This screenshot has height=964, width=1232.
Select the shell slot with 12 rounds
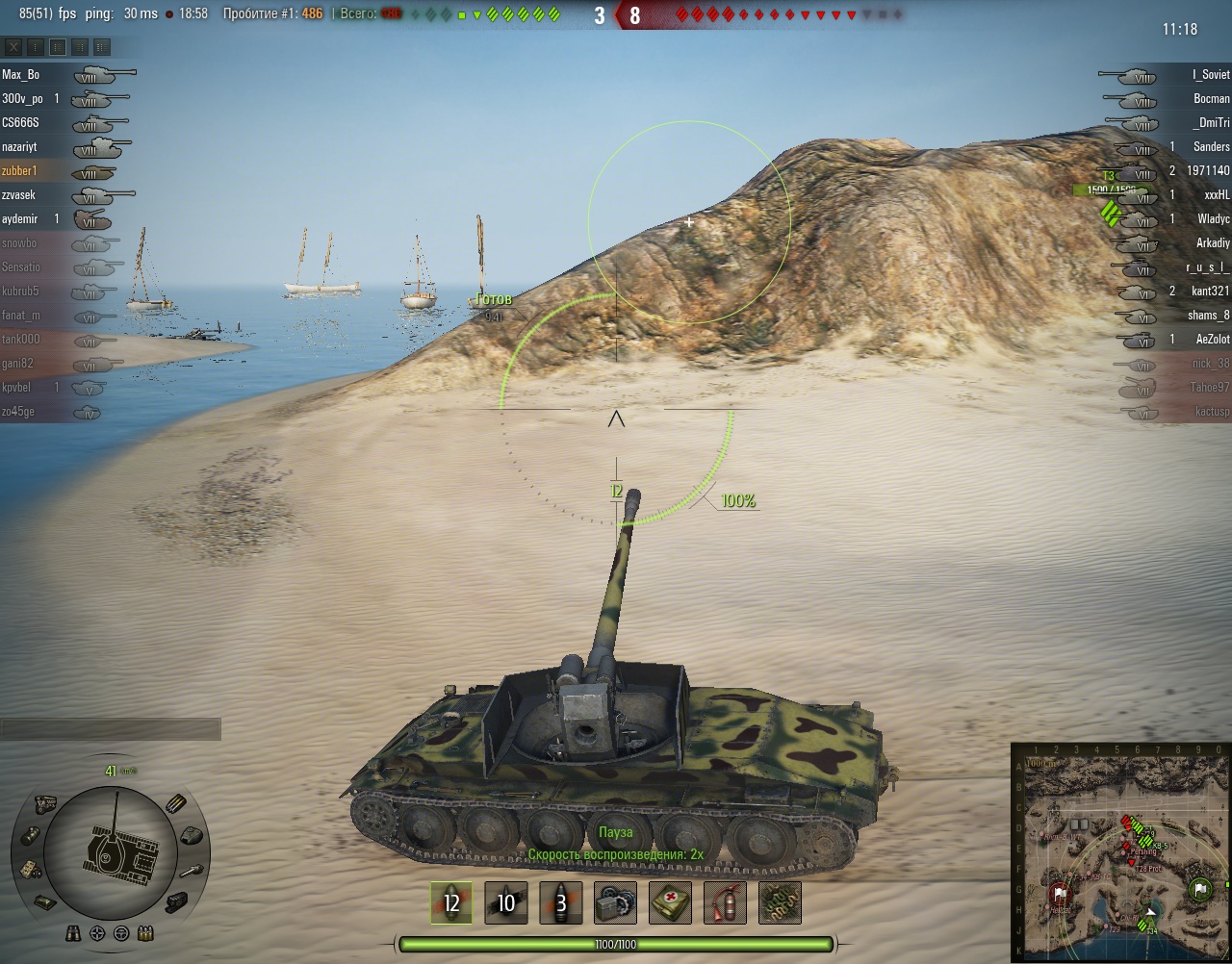click(450, 902)
